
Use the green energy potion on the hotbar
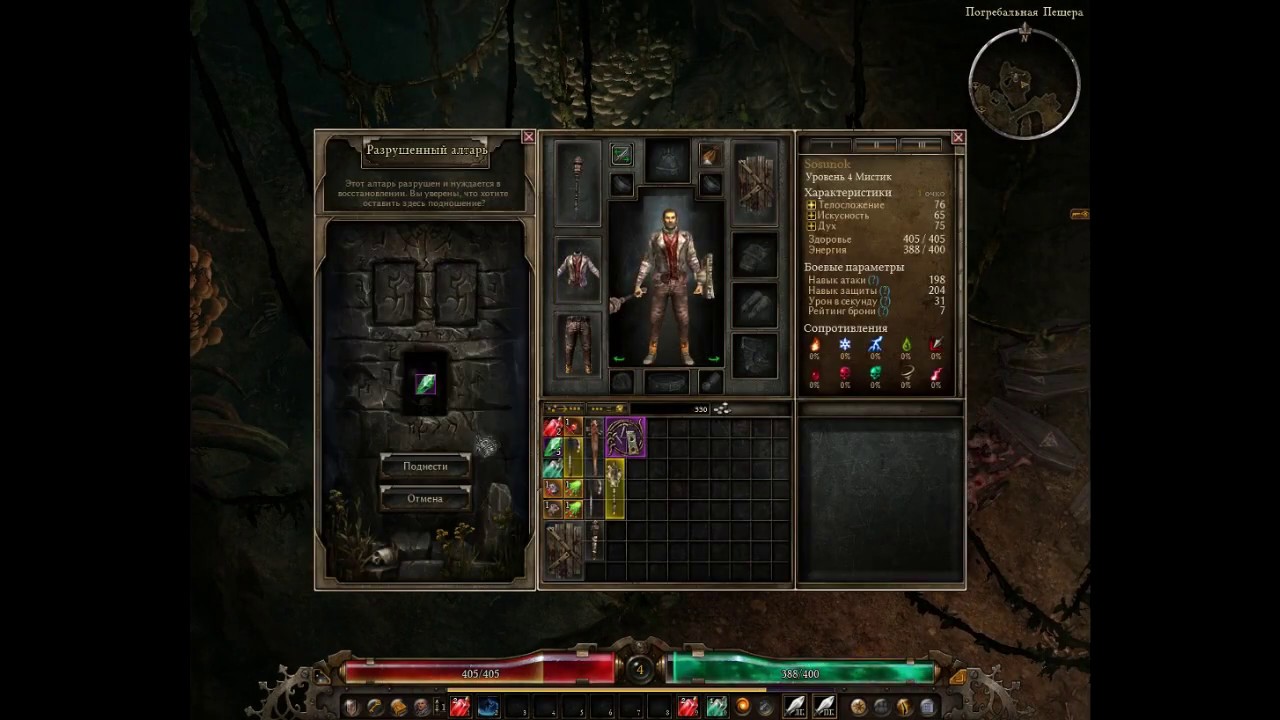[716, 707]
